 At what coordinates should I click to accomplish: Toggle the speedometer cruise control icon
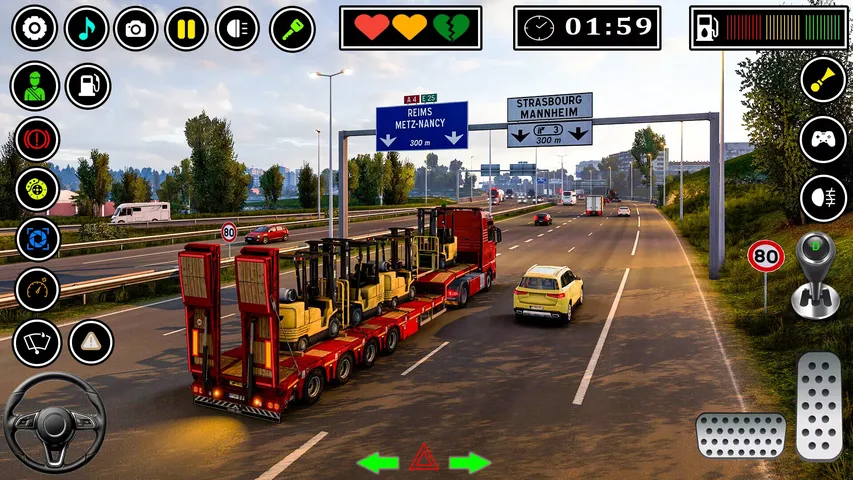coord(37,290)
